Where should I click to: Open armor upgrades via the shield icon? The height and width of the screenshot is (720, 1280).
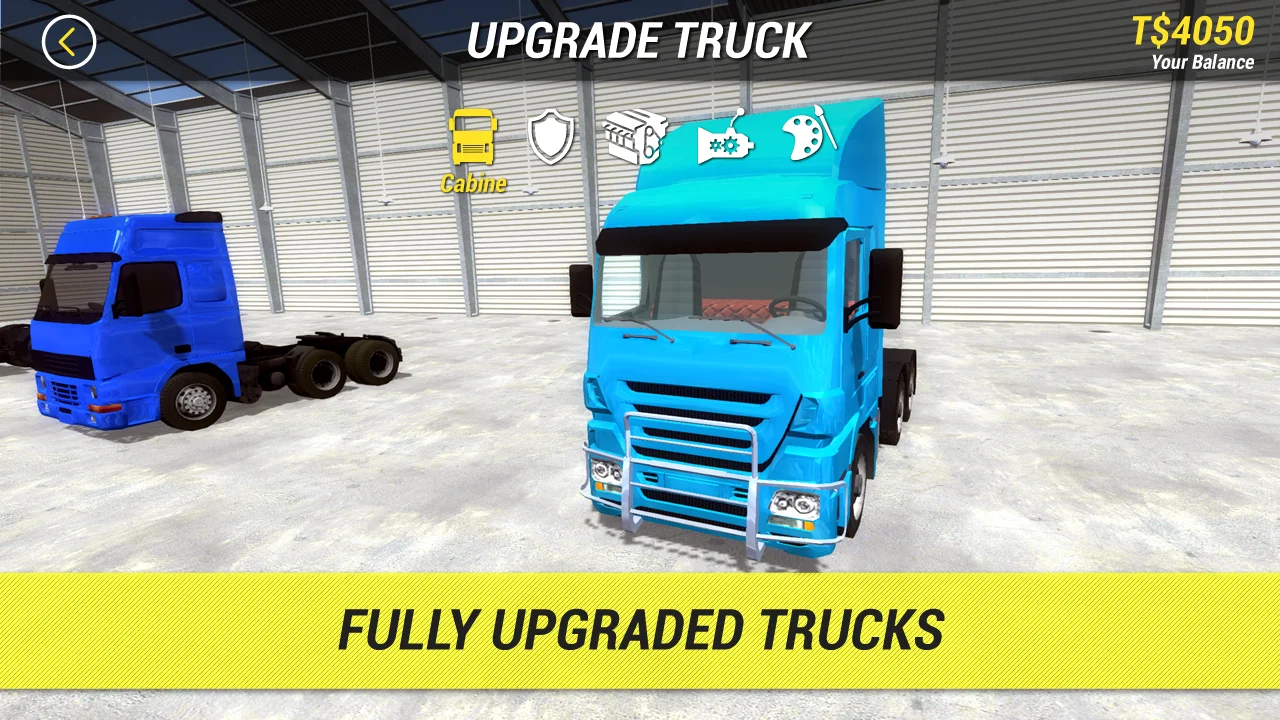(x=552, y=135)
